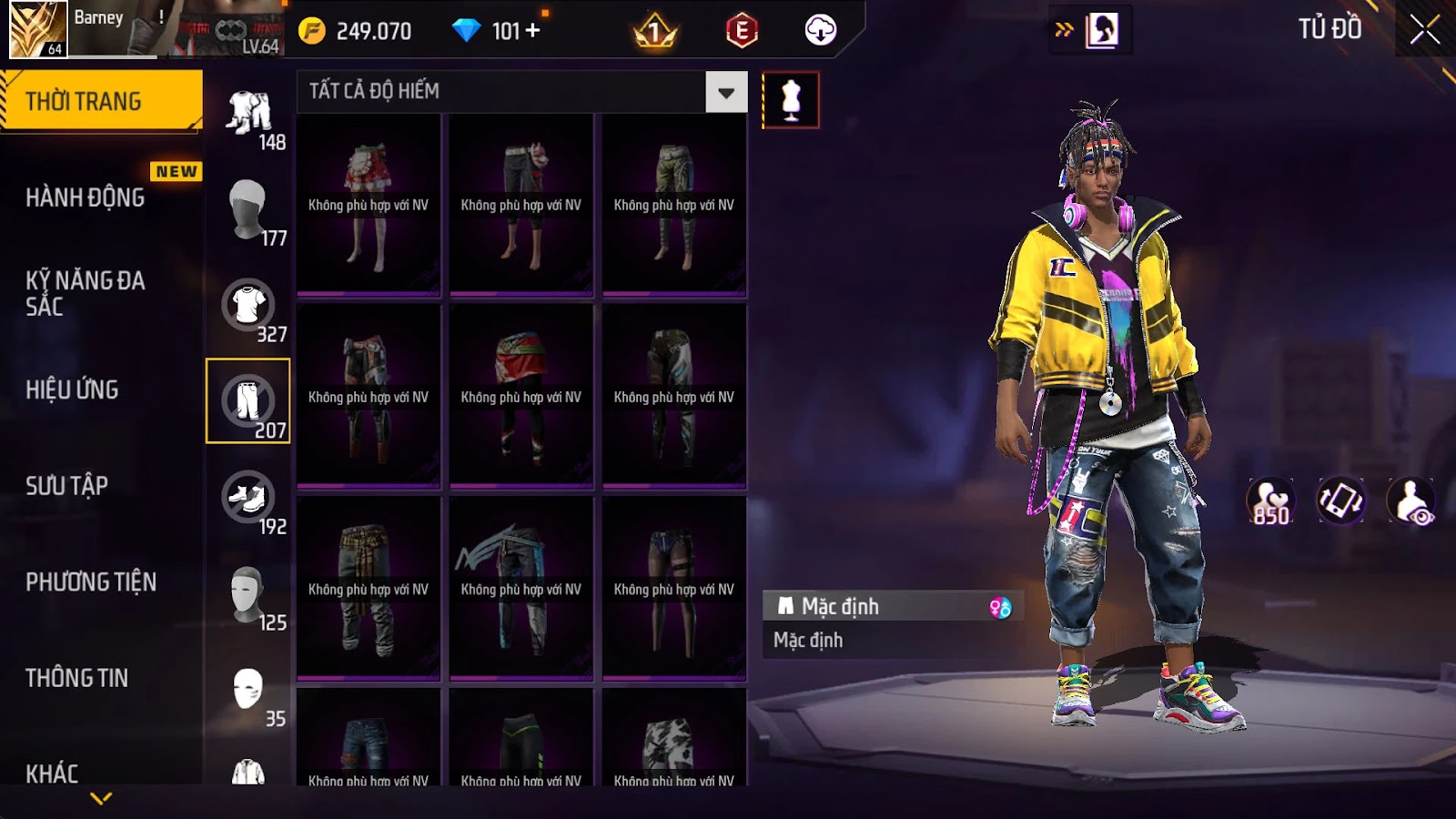Open the full outfit sets category 148

(248, 114)
